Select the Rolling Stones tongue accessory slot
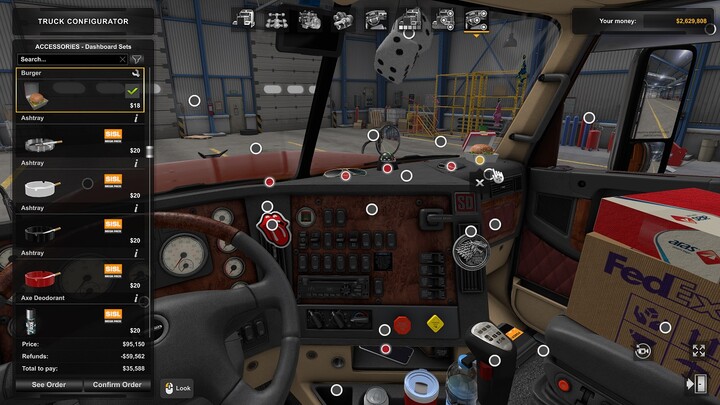 coord(272,224)
